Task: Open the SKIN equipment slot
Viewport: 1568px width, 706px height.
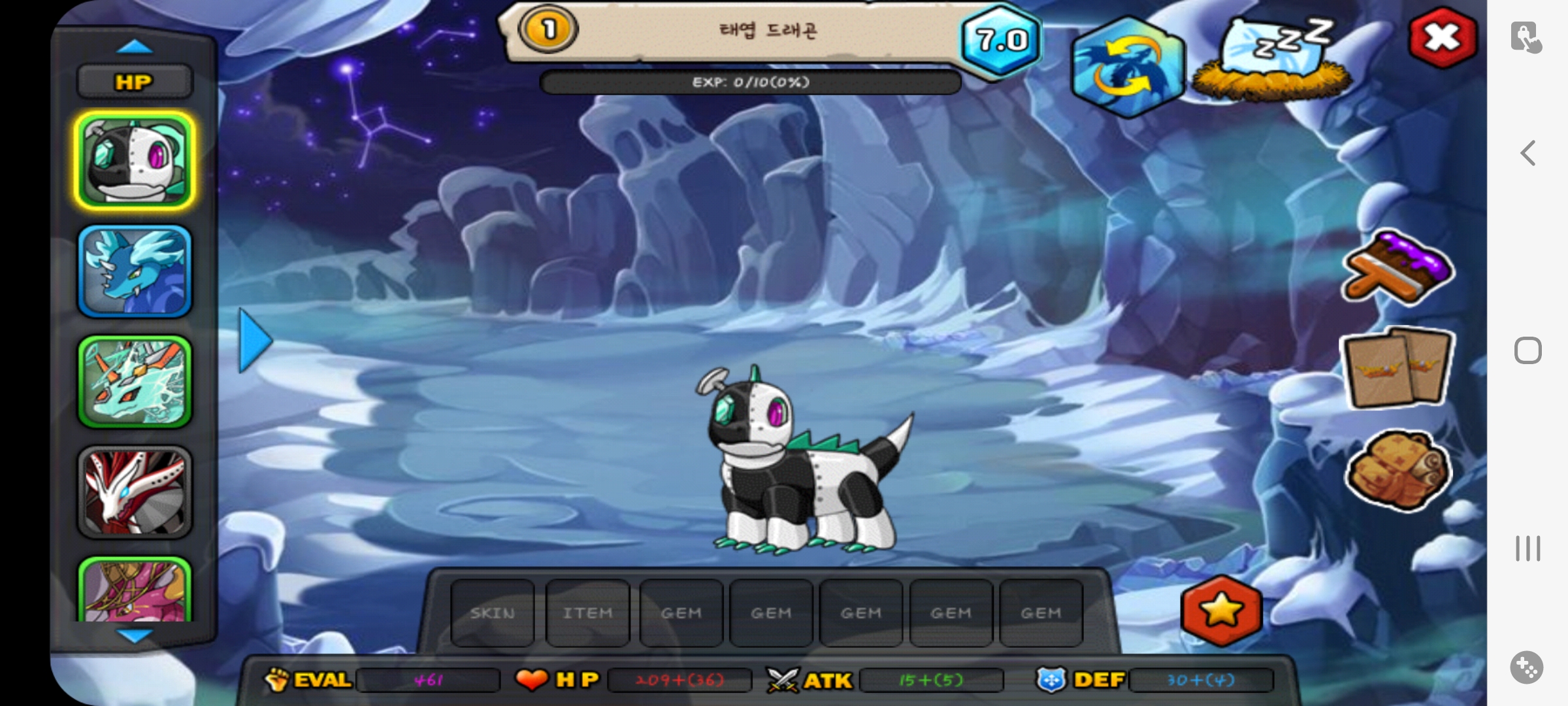Action: click(x=493, y=613)
